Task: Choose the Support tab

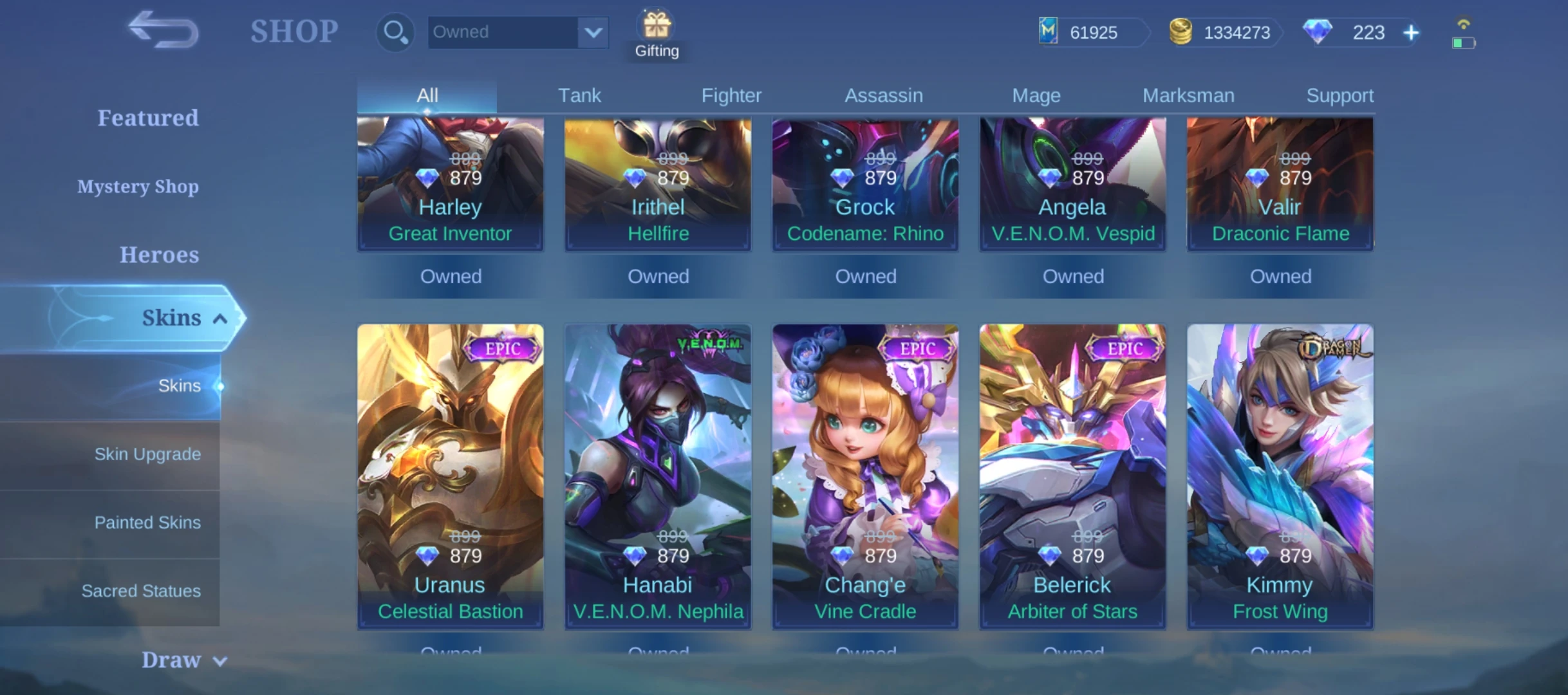Action: (1339, 96)
